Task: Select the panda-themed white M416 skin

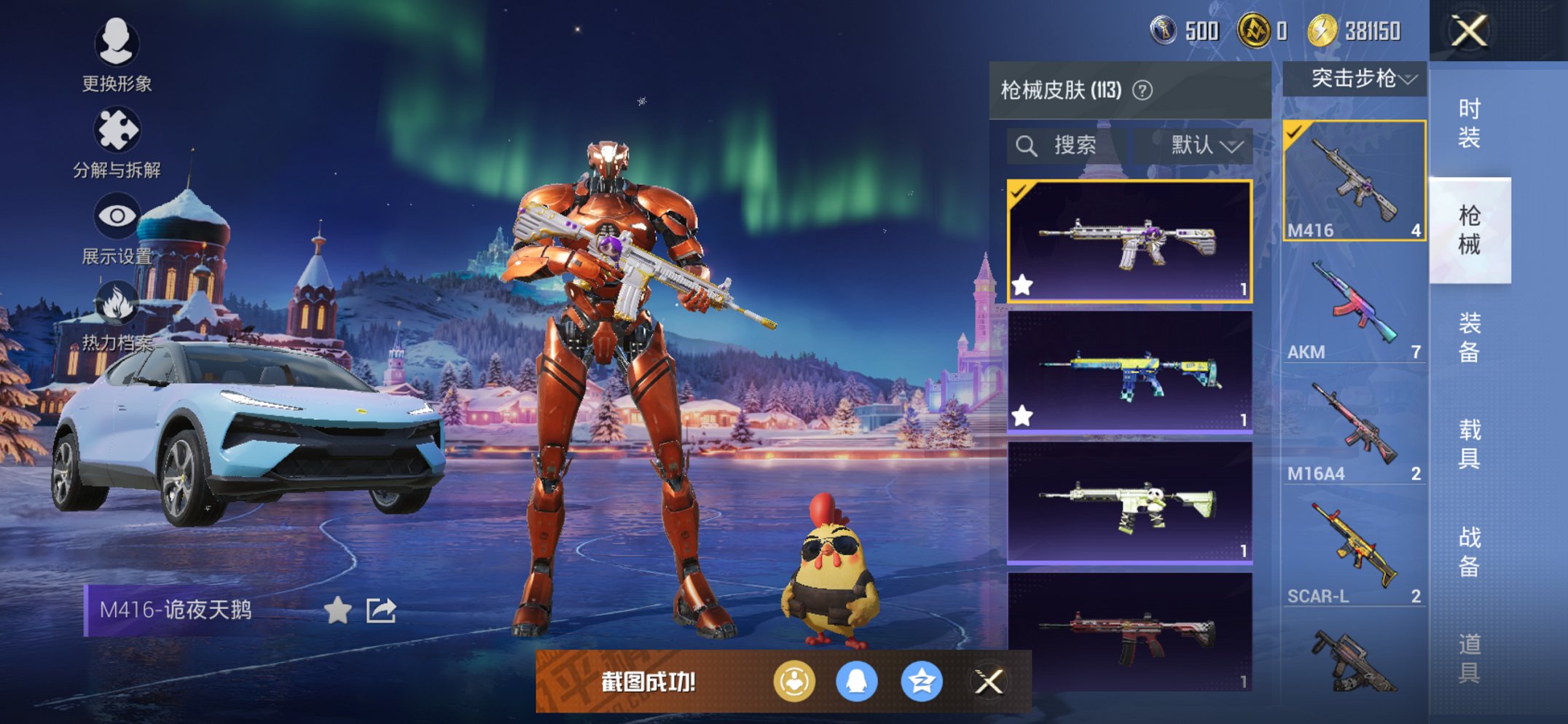Action: click(x=1129, y=503)
